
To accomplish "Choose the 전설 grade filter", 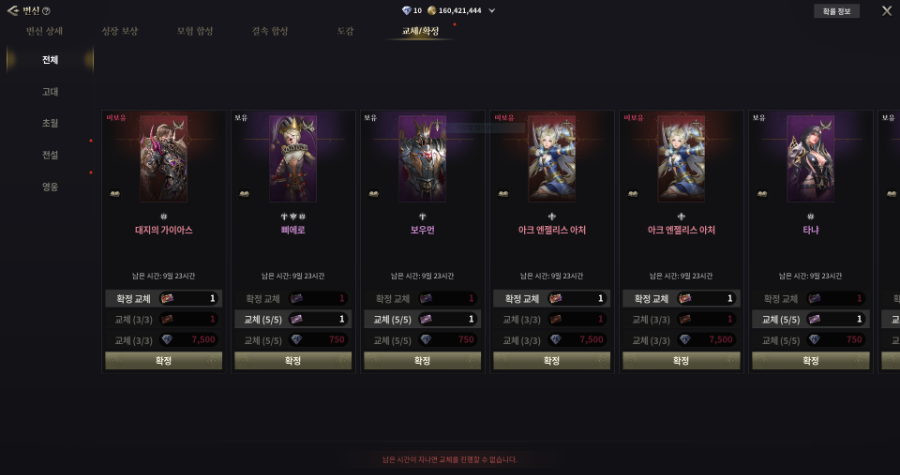I will (x=50, y=155).
